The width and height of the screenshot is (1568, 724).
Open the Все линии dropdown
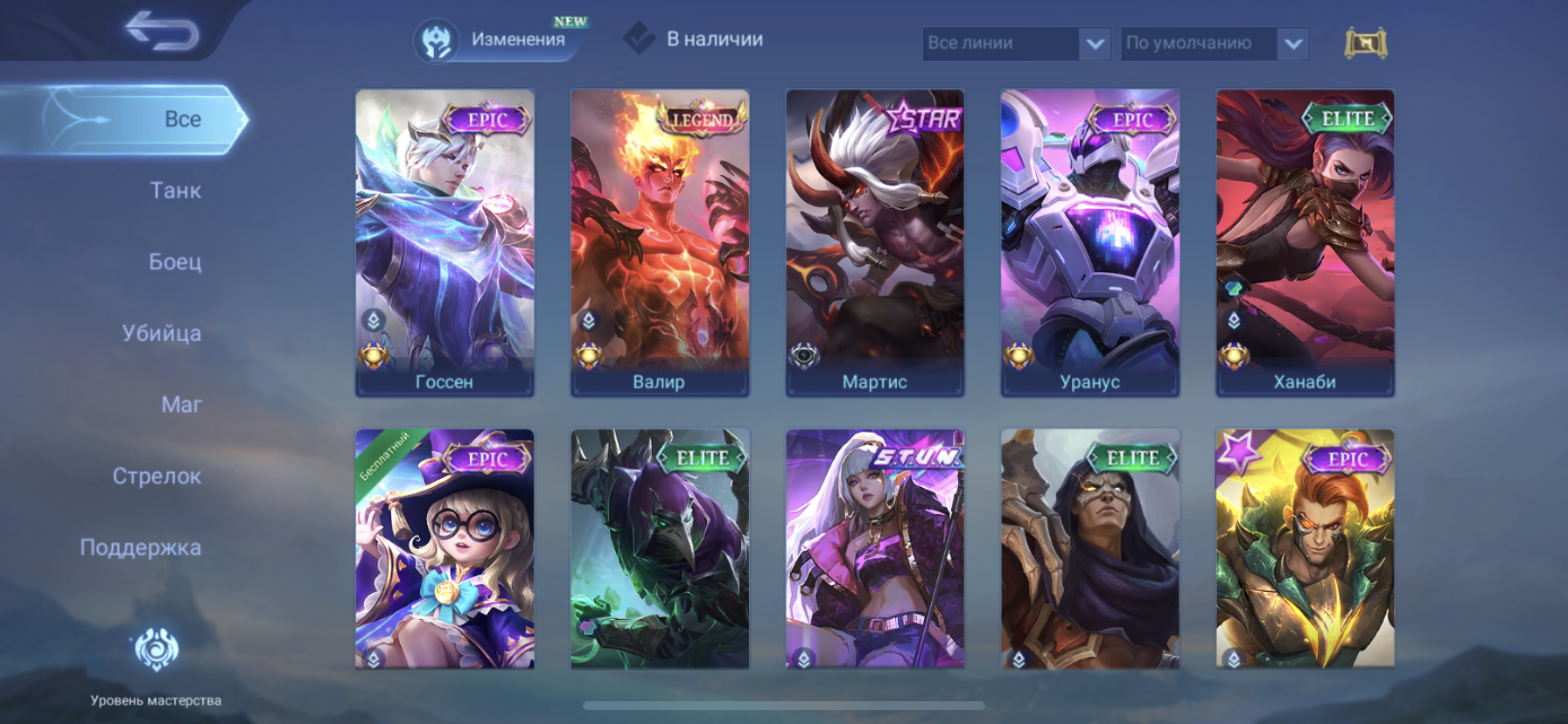[1016, 43]
